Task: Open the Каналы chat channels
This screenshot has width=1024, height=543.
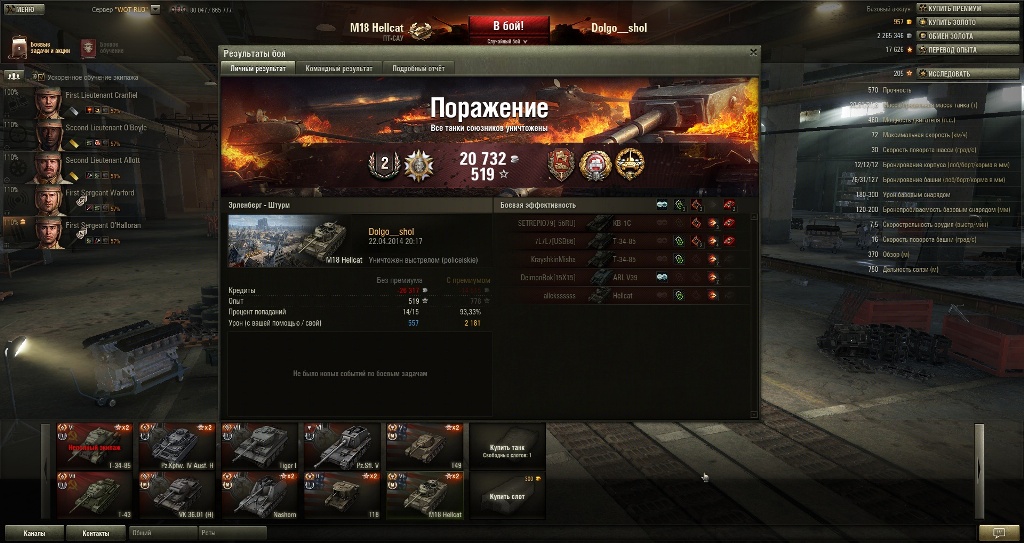Action: (35, 533)
